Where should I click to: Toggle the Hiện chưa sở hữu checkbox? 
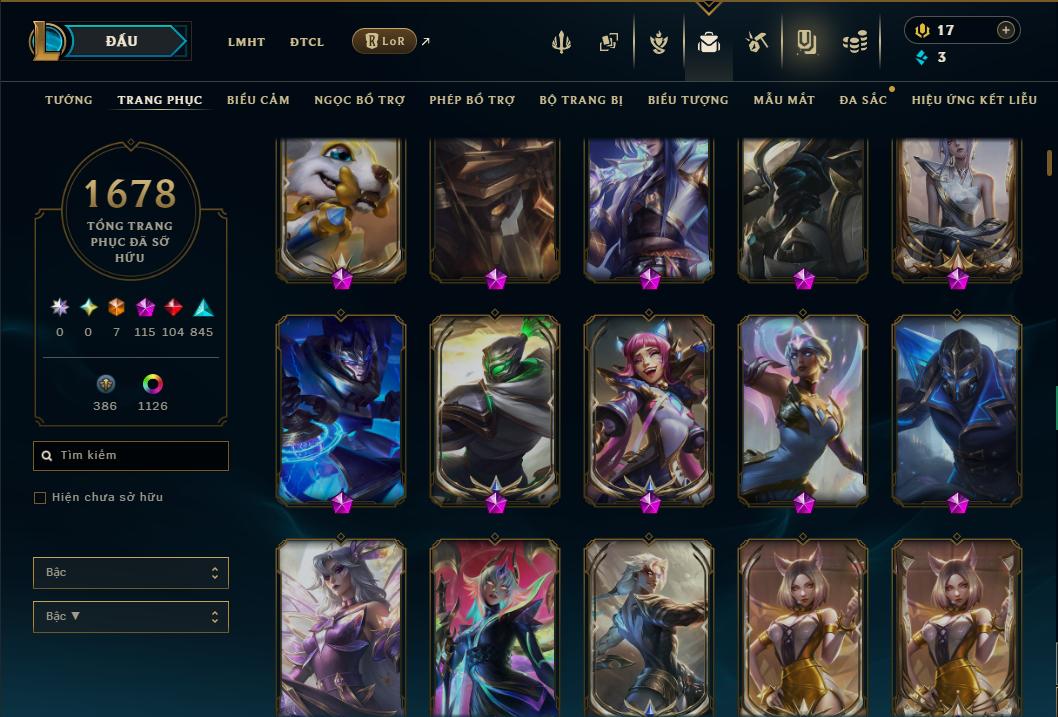[x=40, y=498]
